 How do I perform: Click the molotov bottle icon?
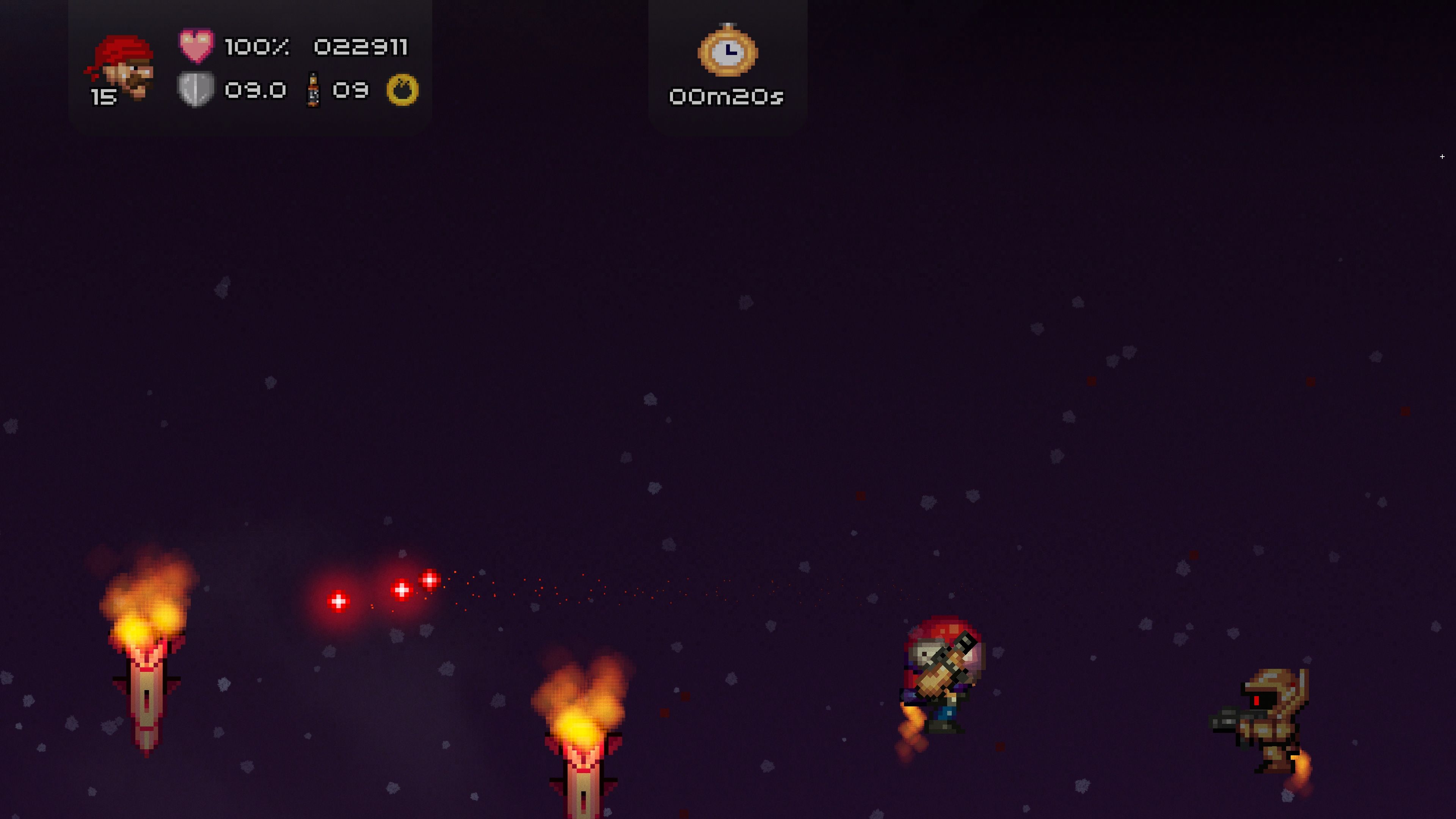tap(312, 90)
